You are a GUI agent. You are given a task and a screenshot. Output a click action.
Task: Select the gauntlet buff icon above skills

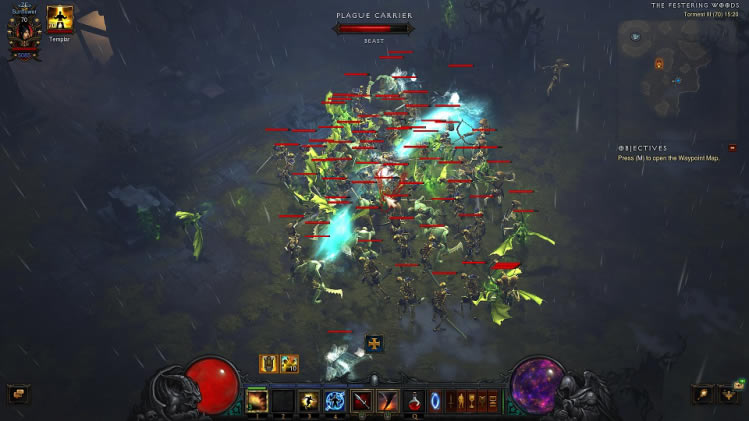coord(268,364)
